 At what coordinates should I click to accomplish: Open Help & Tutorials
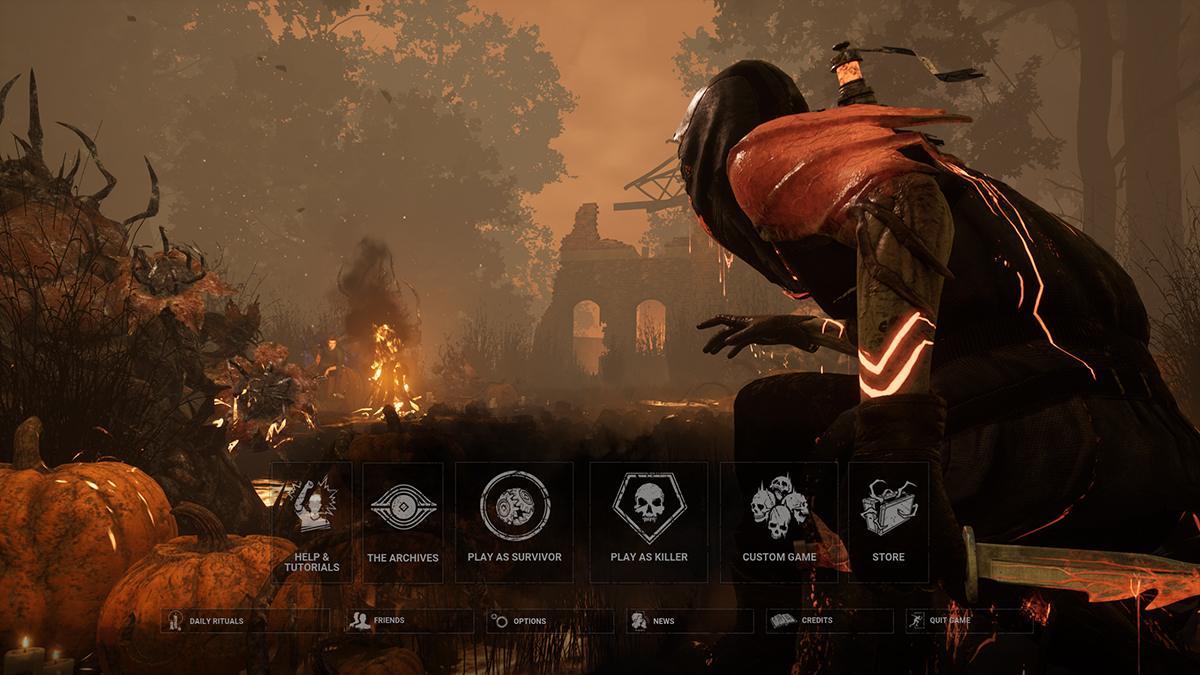click(311, 521)
